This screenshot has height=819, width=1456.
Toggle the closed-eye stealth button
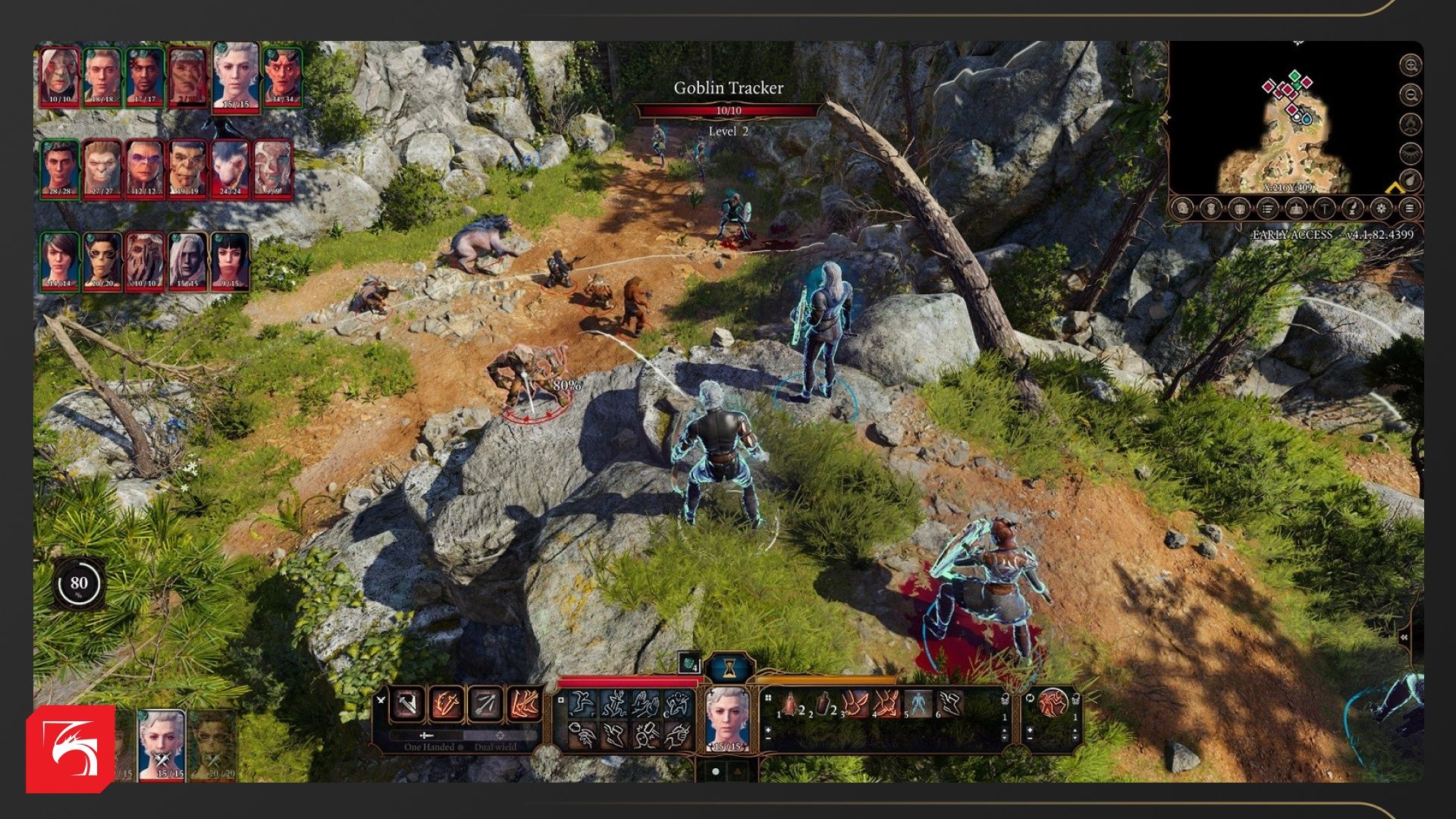(x=1410, y=152)
